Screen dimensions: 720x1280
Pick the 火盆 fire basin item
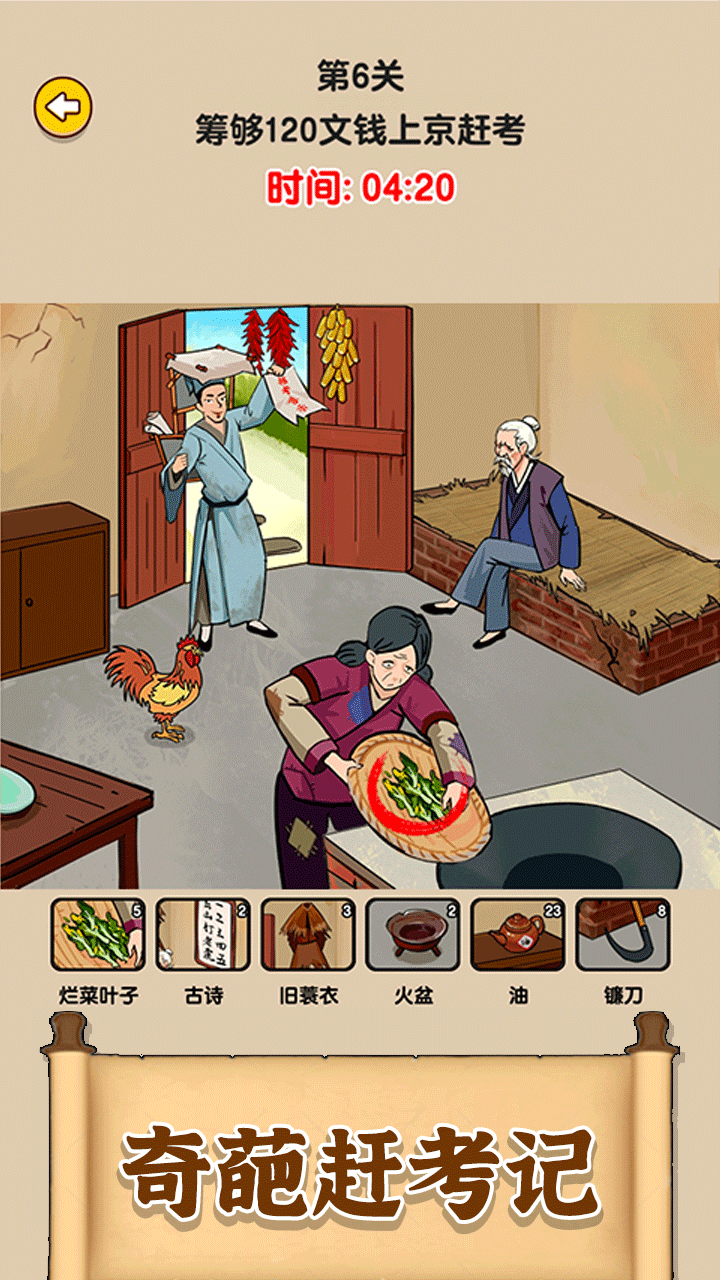[413, 935]
